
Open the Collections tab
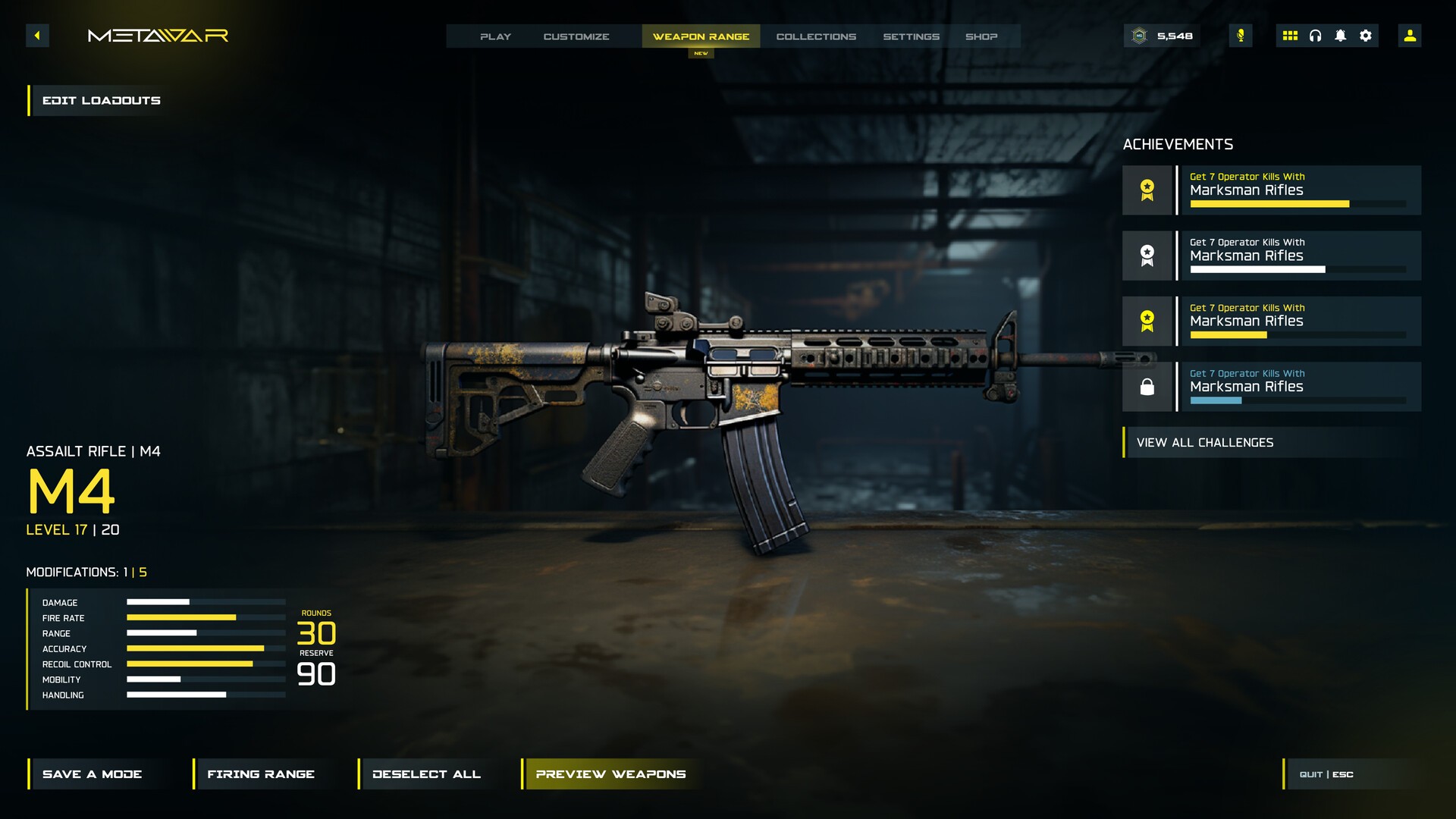pyautogui.click(x=816, y=36)
